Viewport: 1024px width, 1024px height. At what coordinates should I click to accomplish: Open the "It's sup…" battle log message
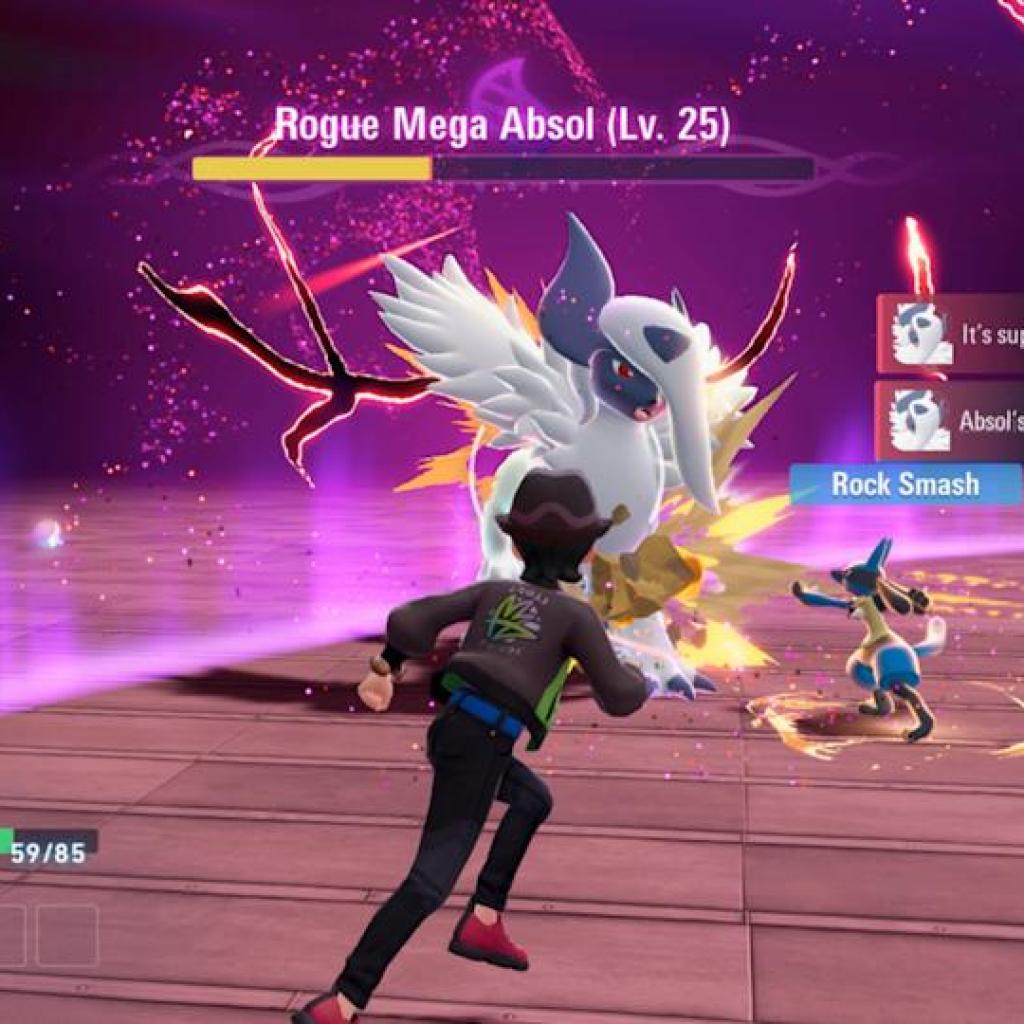952,334
